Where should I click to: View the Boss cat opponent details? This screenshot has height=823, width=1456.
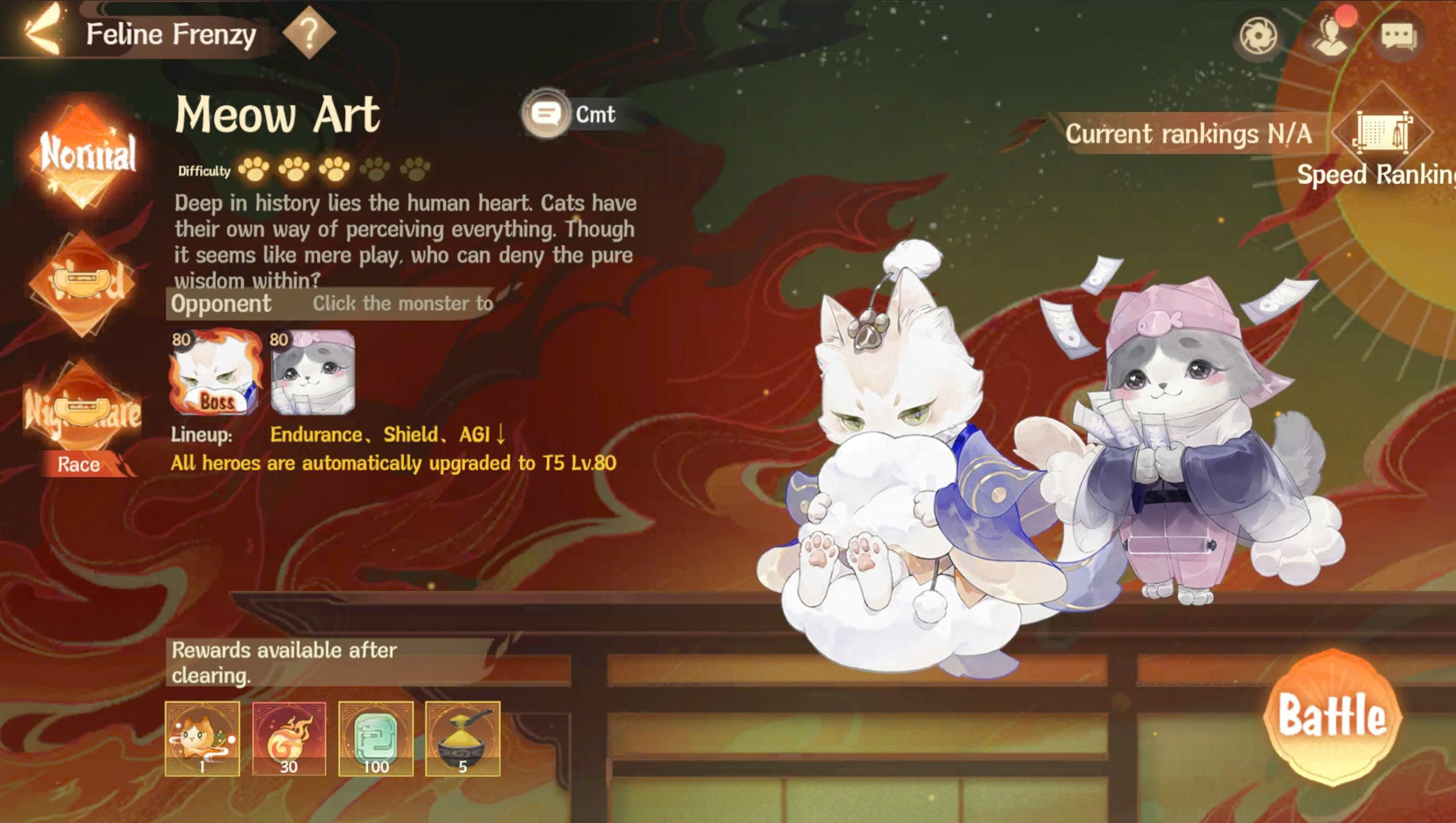[x=215, y=372]
